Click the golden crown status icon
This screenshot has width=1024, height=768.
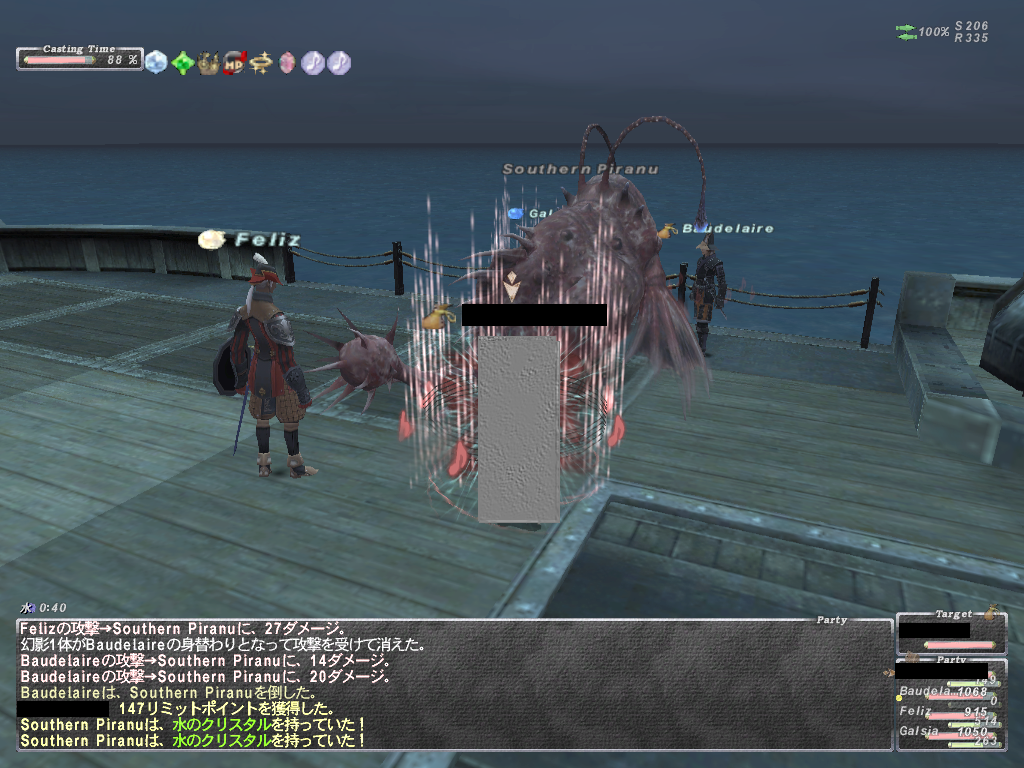click(208, 62)
